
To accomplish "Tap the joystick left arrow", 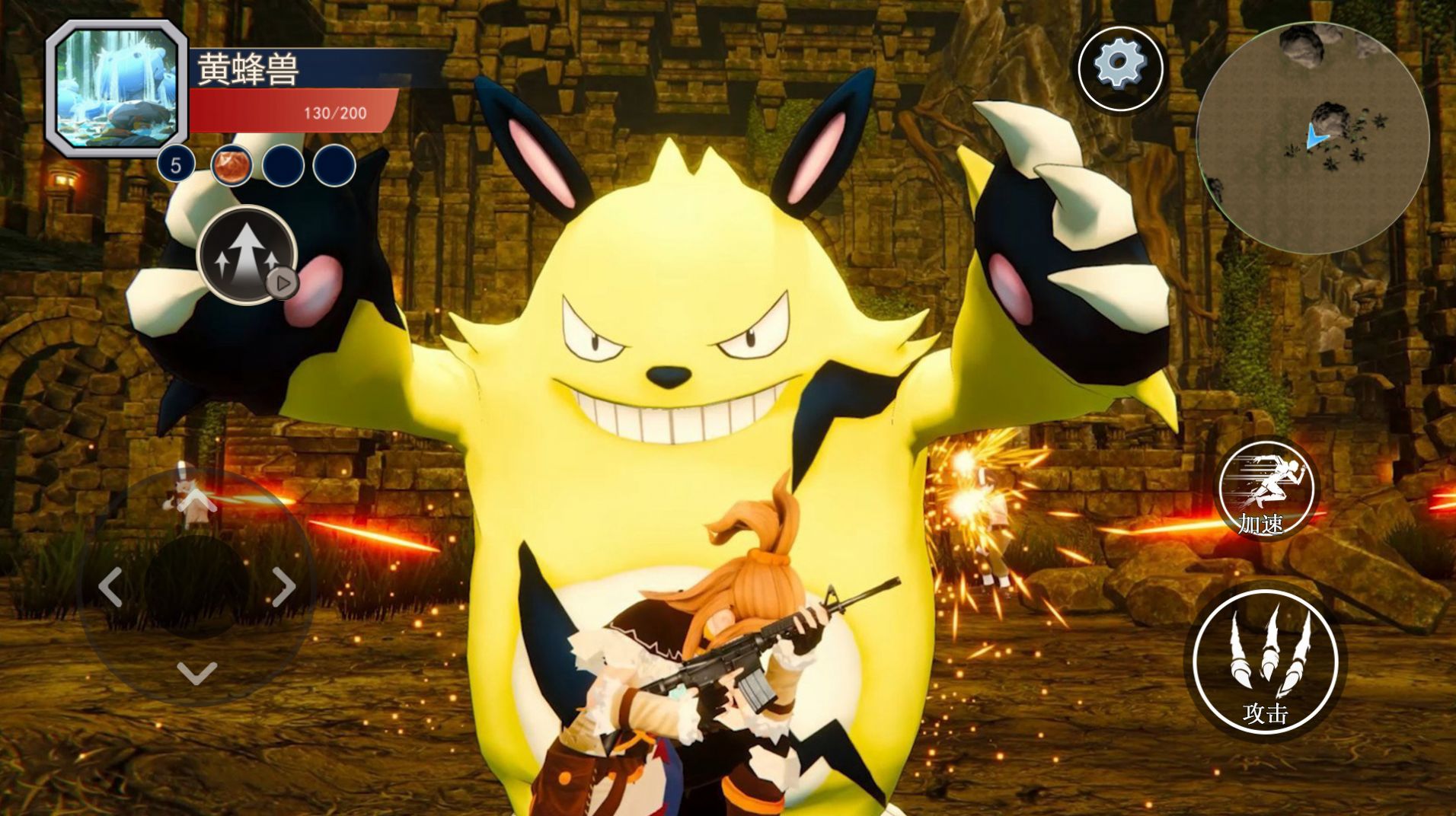I will pyautogui.click(x=111, y=586).
